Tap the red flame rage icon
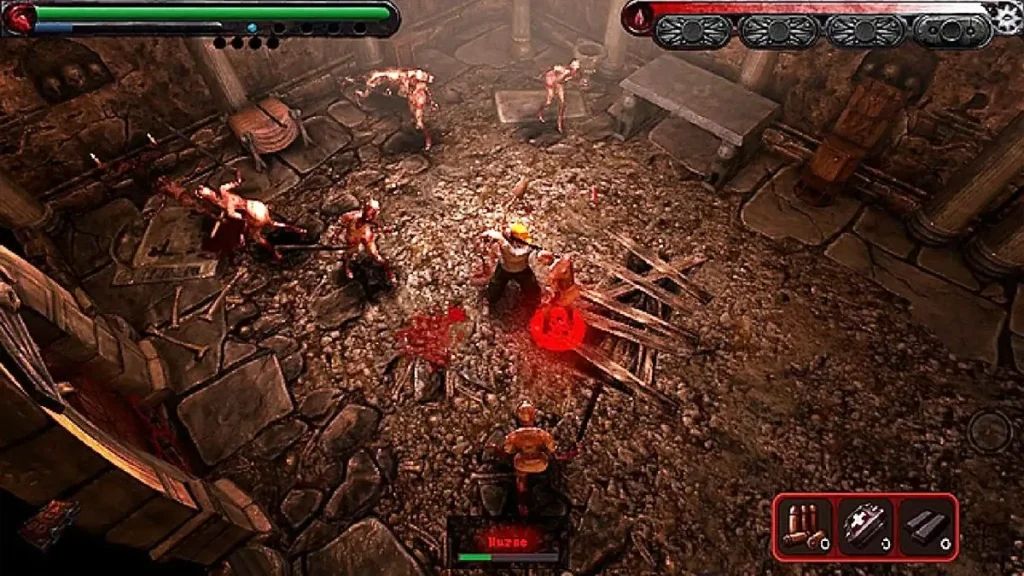The width and height of the screenshot is (1024, 576). [640, 17]
